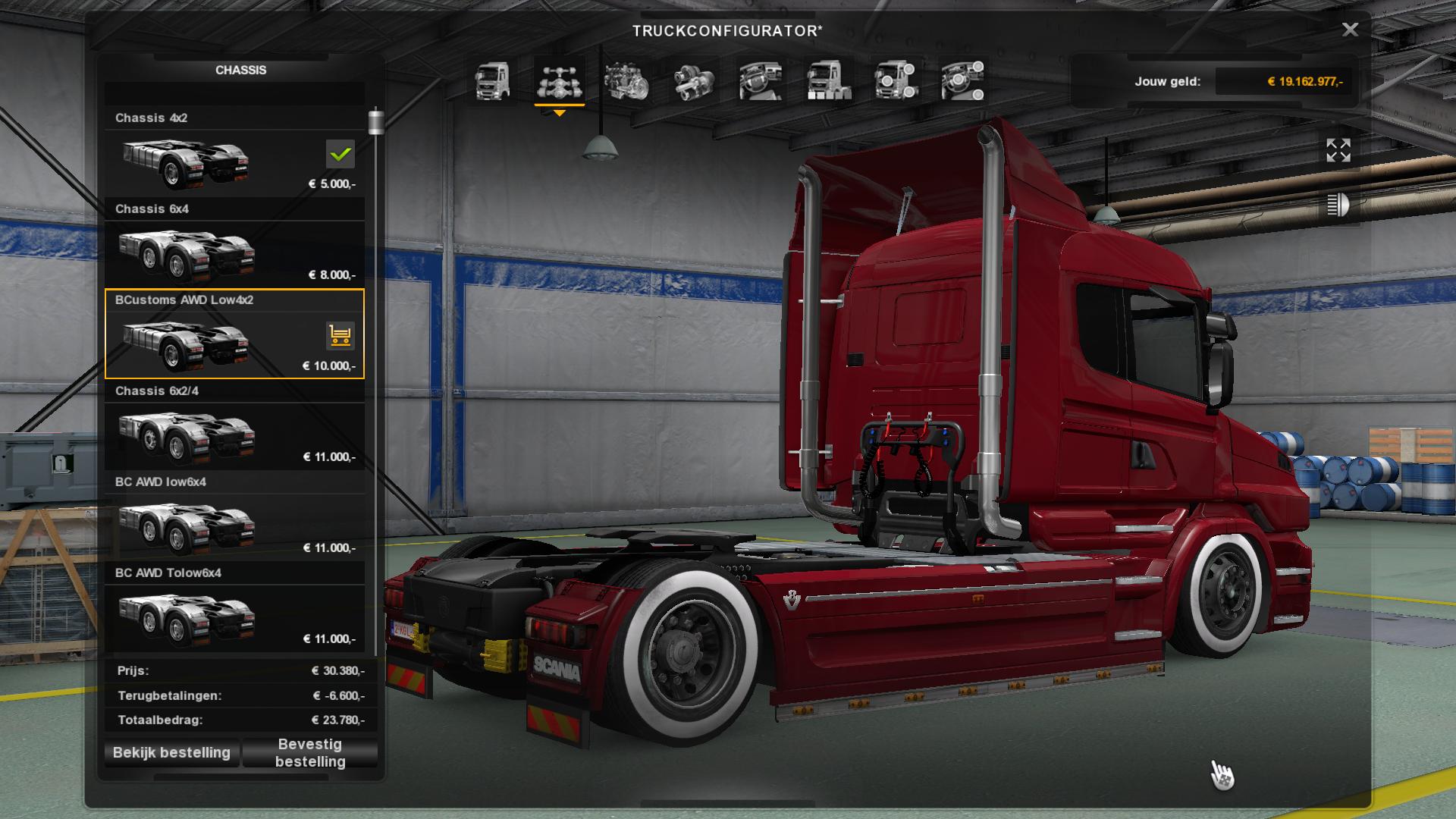
Task: Open the truck paint colors tab
Action: pyautogui.click(x=828, y=81)
